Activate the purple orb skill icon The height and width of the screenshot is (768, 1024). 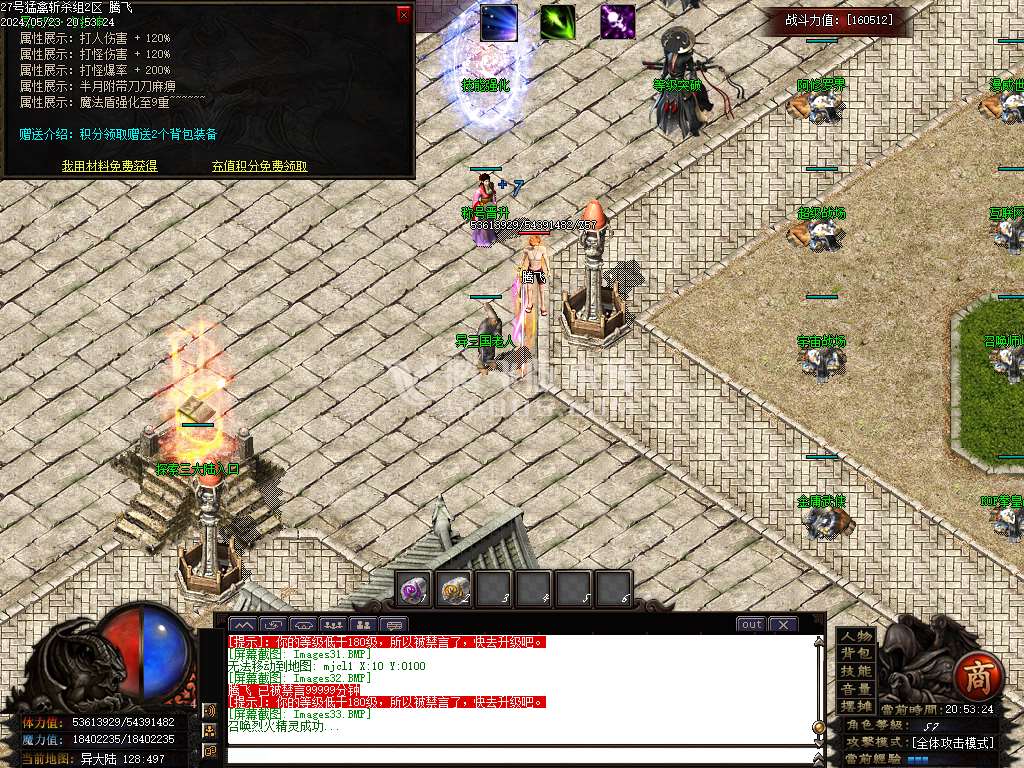617,22
